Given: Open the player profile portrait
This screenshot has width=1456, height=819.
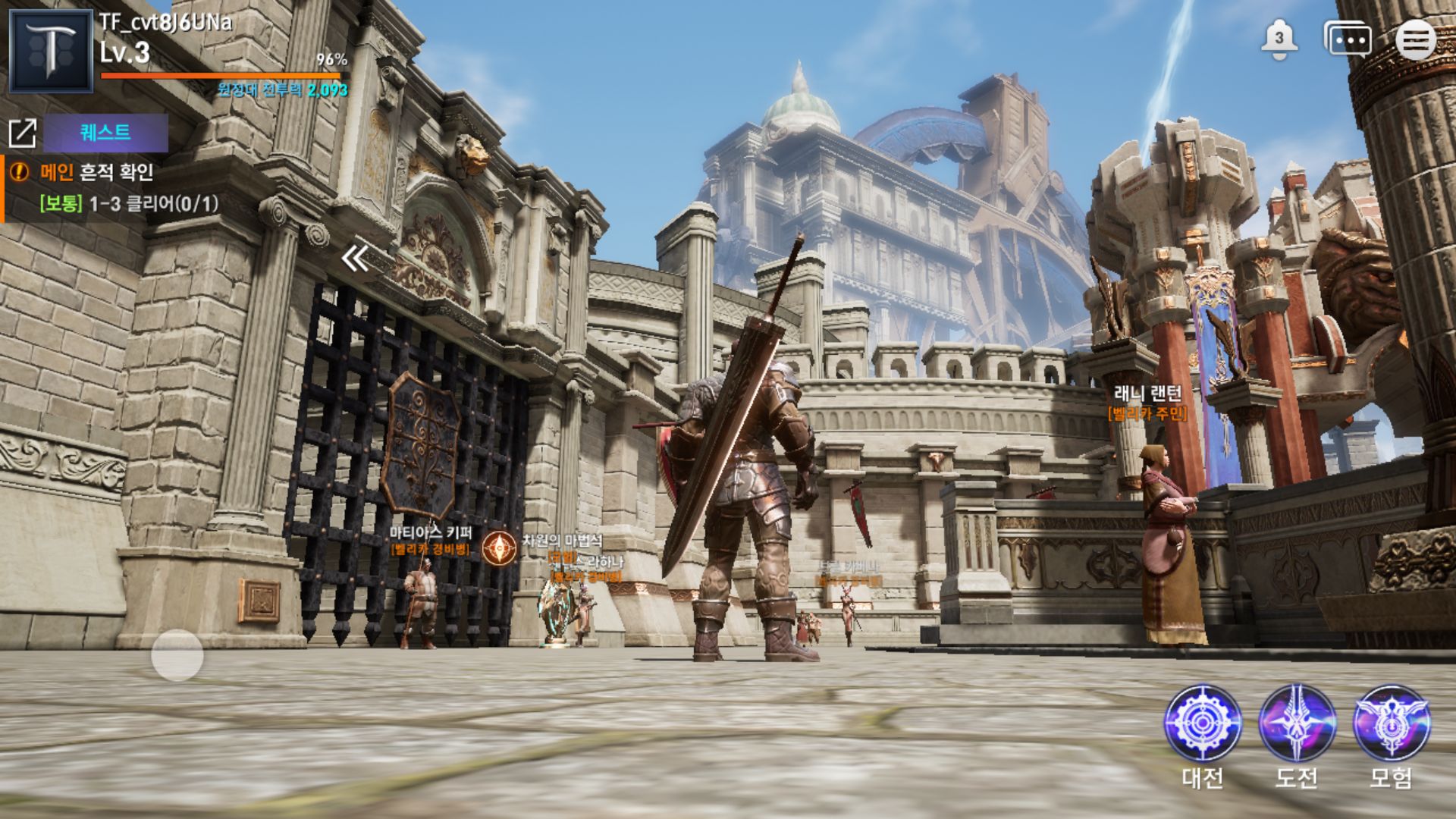Looking at the screenshot, I should 51,51.
